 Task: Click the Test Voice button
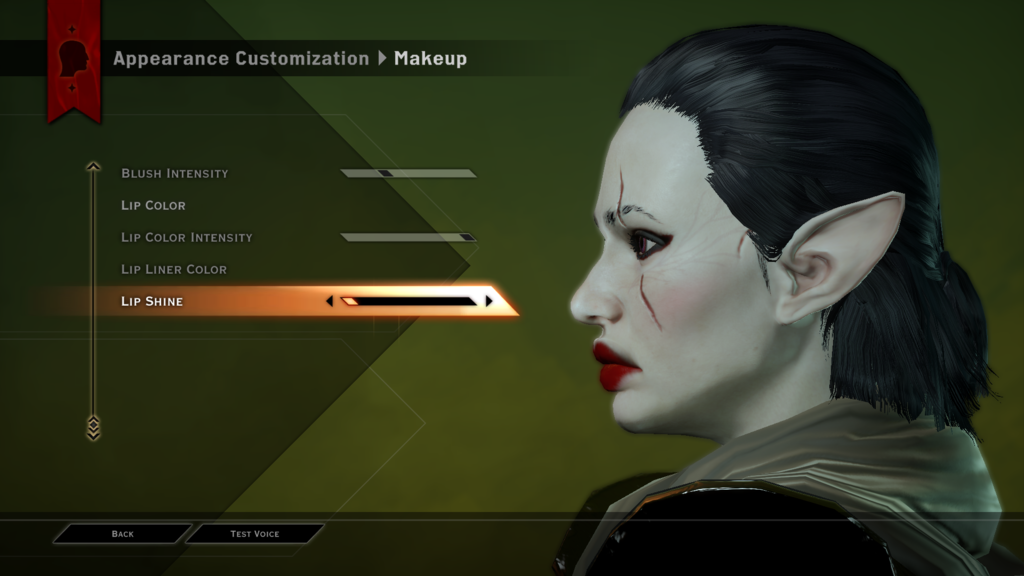coord(255,534)
